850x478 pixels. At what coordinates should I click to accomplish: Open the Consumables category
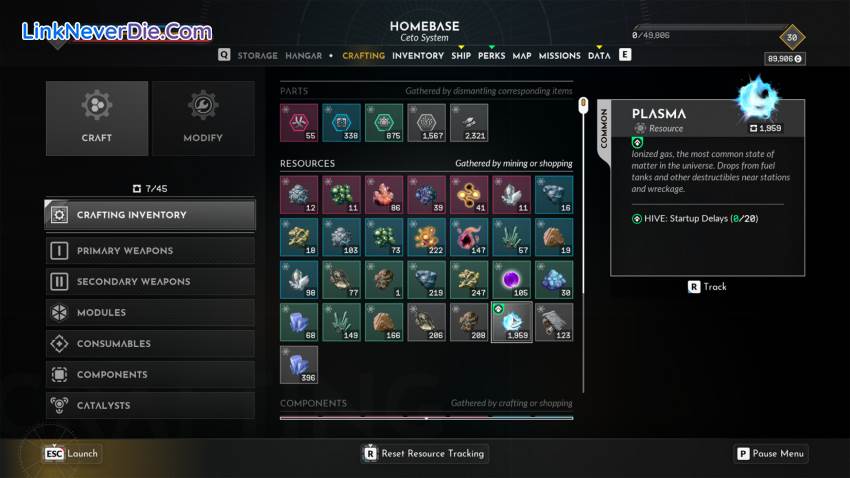(x=150, y=344)
